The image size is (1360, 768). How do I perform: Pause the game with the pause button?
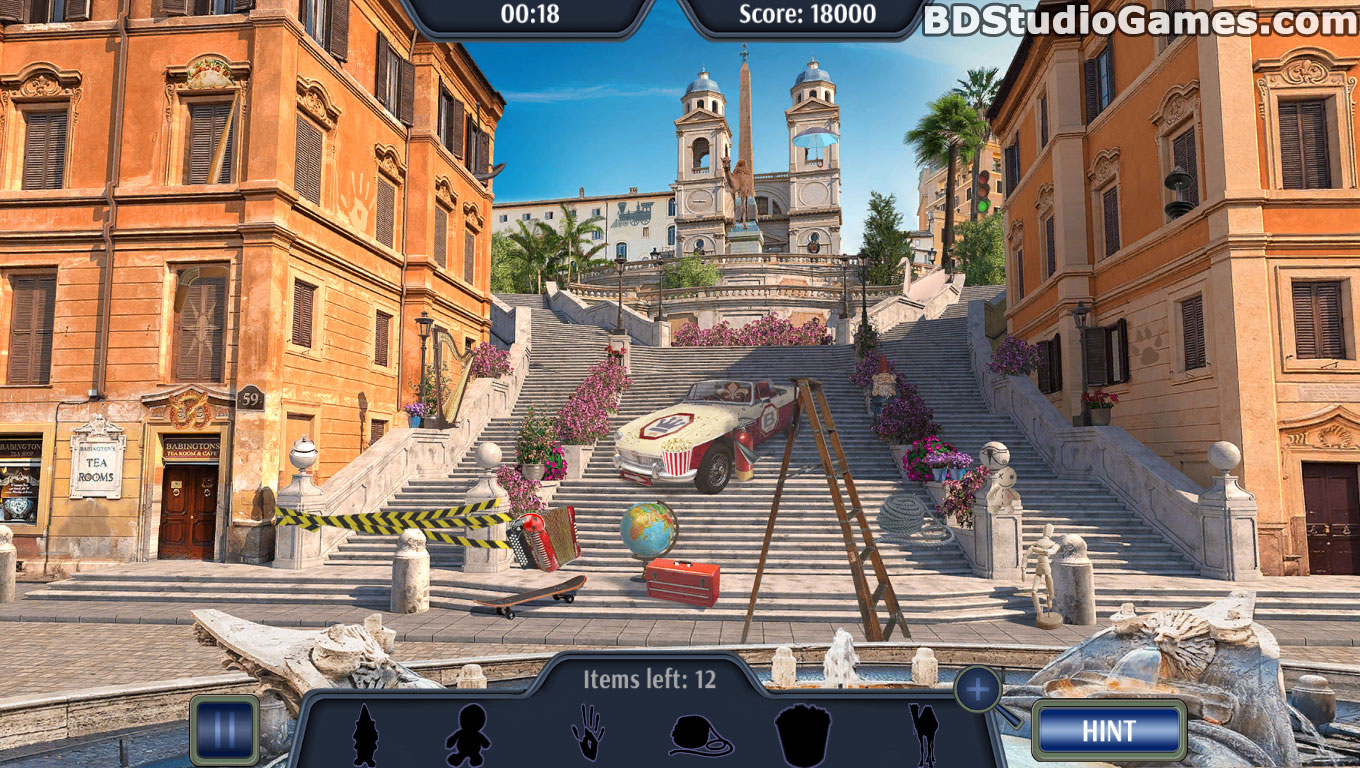[224, 730]
